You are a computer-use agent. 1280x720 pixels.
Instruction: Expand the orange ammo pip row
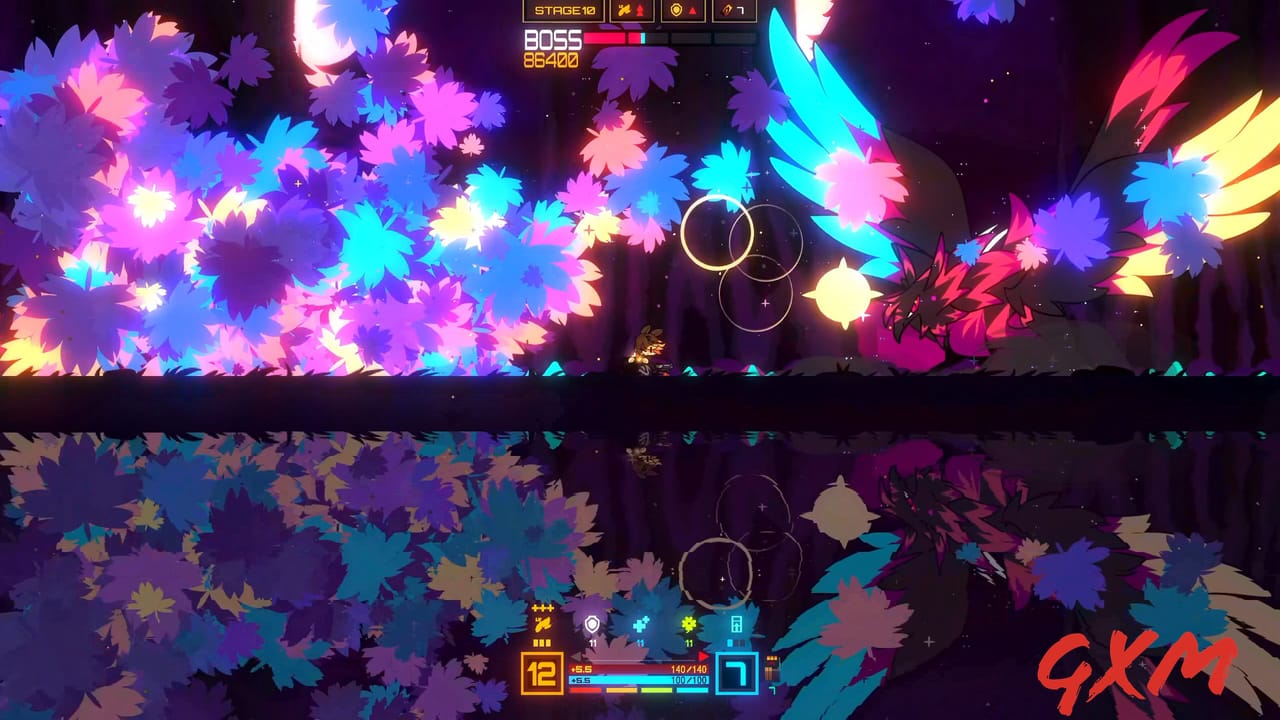pos(542,643)
